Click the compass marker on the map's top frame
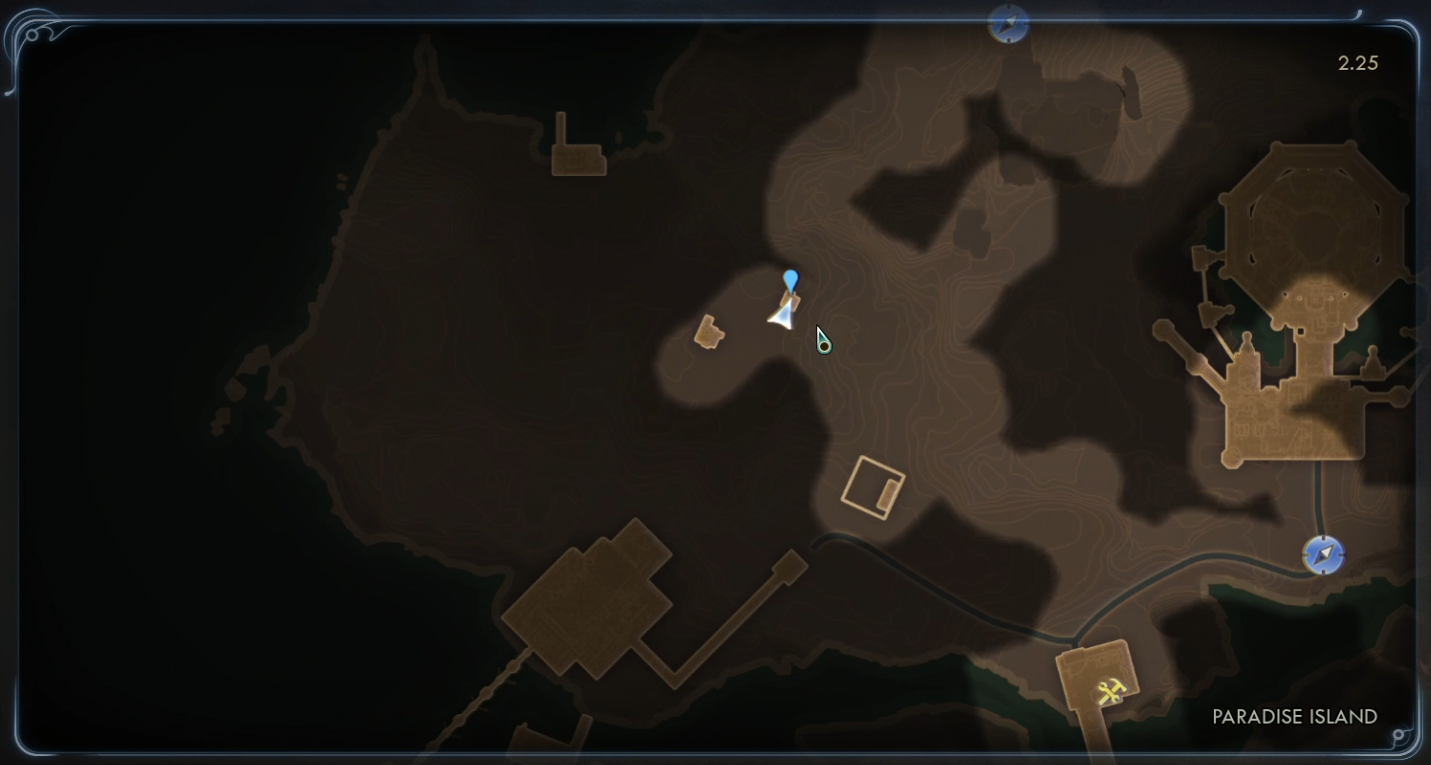This screenshot has height=765, width=1431. [x=1008, y=23]
